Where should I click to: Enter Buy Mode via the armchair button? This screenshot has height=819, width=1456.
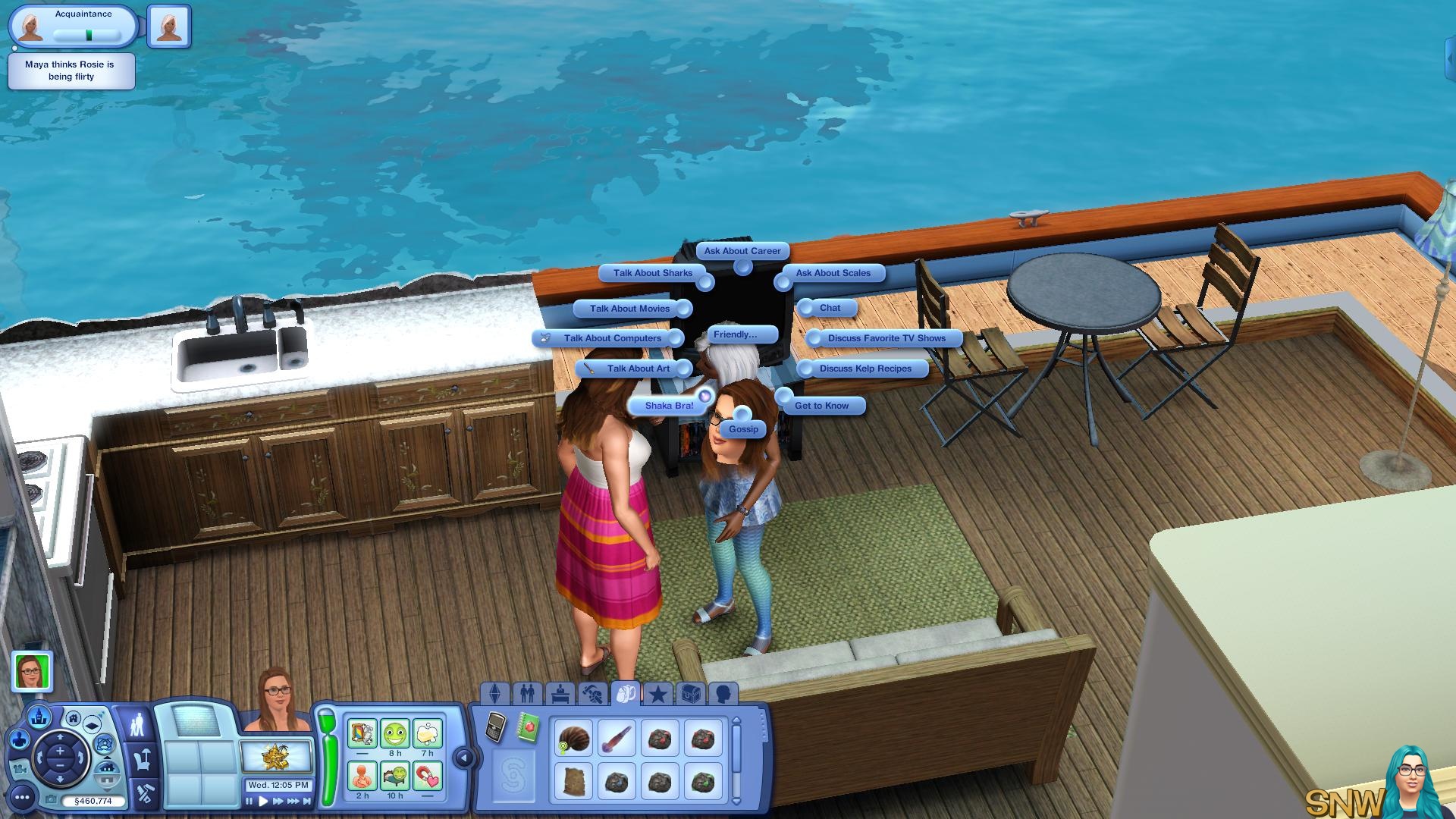(x=142, y=758)
